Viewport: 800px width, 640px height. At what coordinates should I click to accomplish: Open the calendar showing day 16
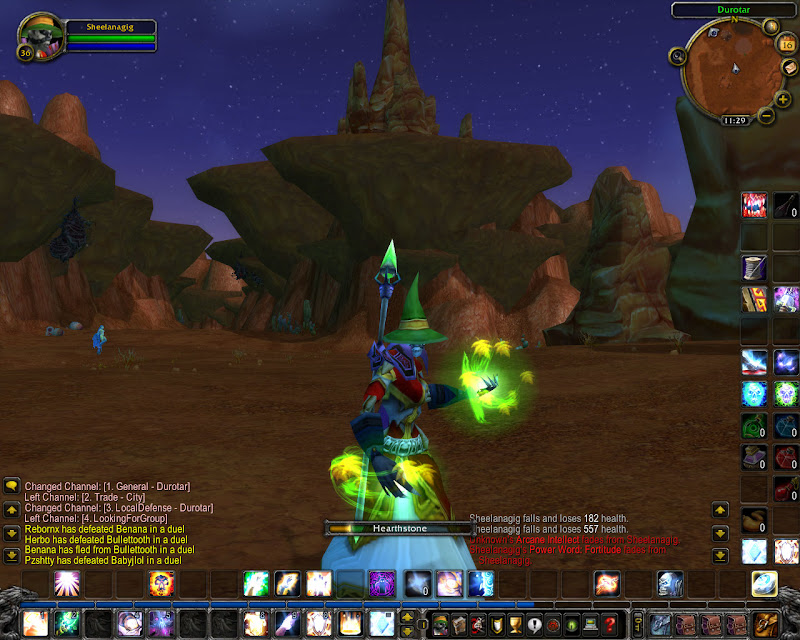[x=786, y=45]
